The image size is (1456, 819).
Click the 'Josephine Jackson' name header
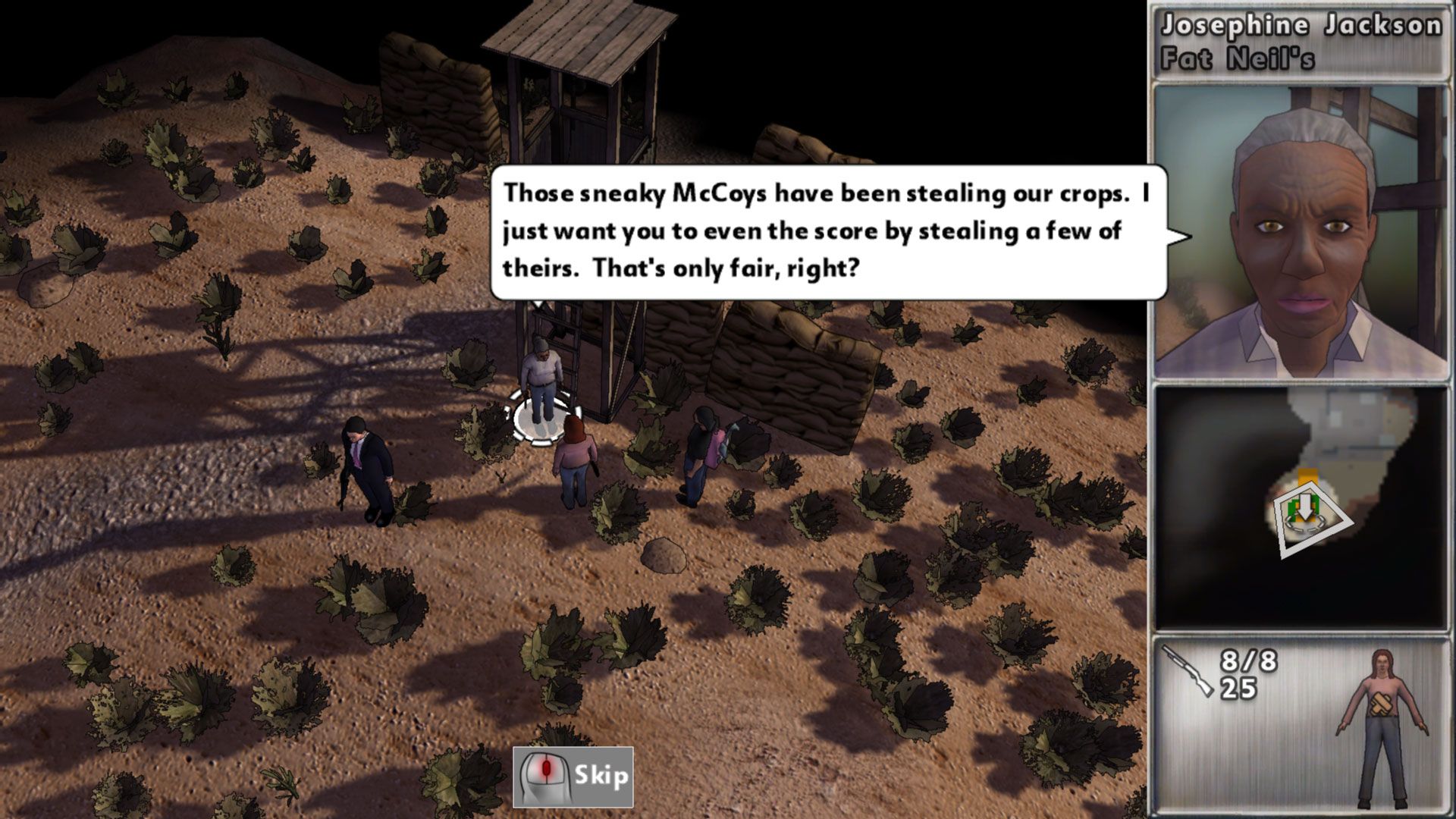[1301, 24]
